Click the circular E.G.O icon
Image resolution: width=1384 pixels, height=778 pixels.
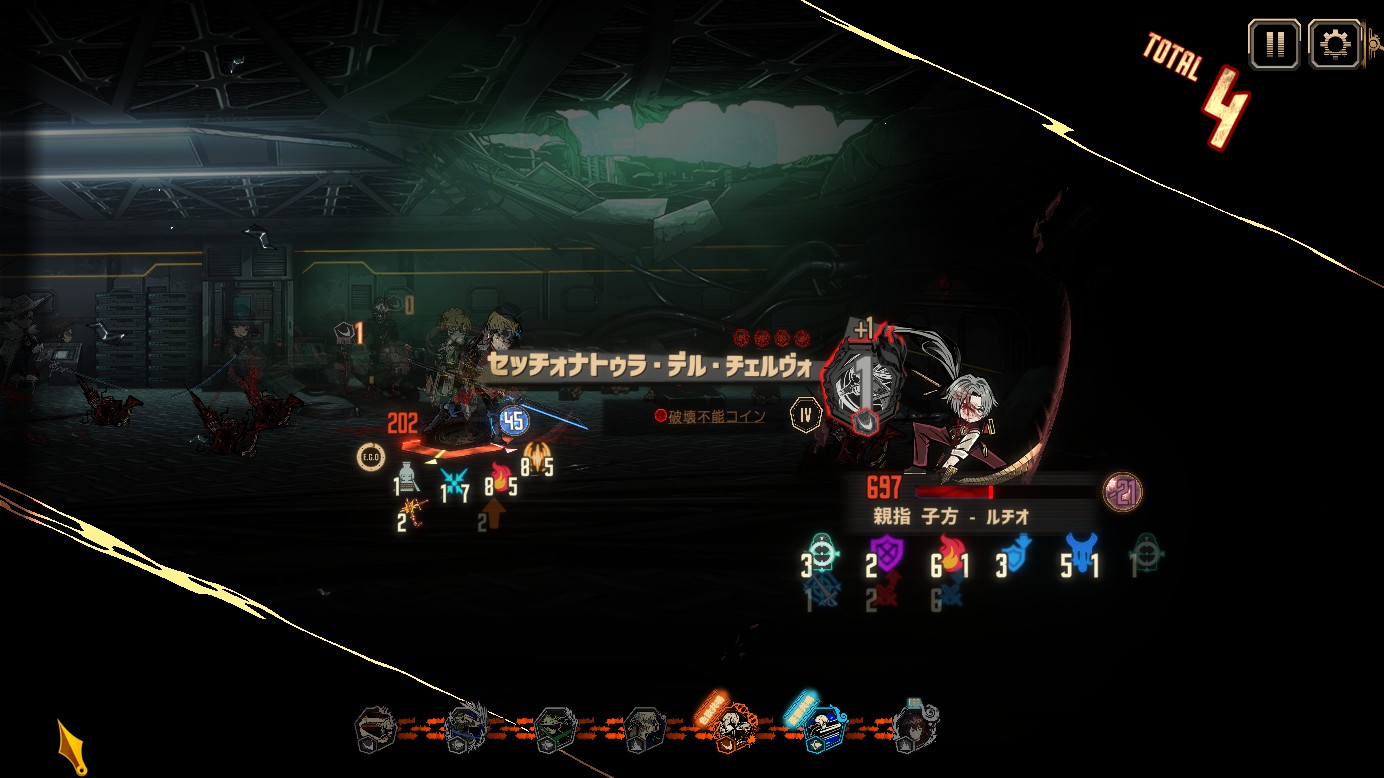tap(371, 457)
